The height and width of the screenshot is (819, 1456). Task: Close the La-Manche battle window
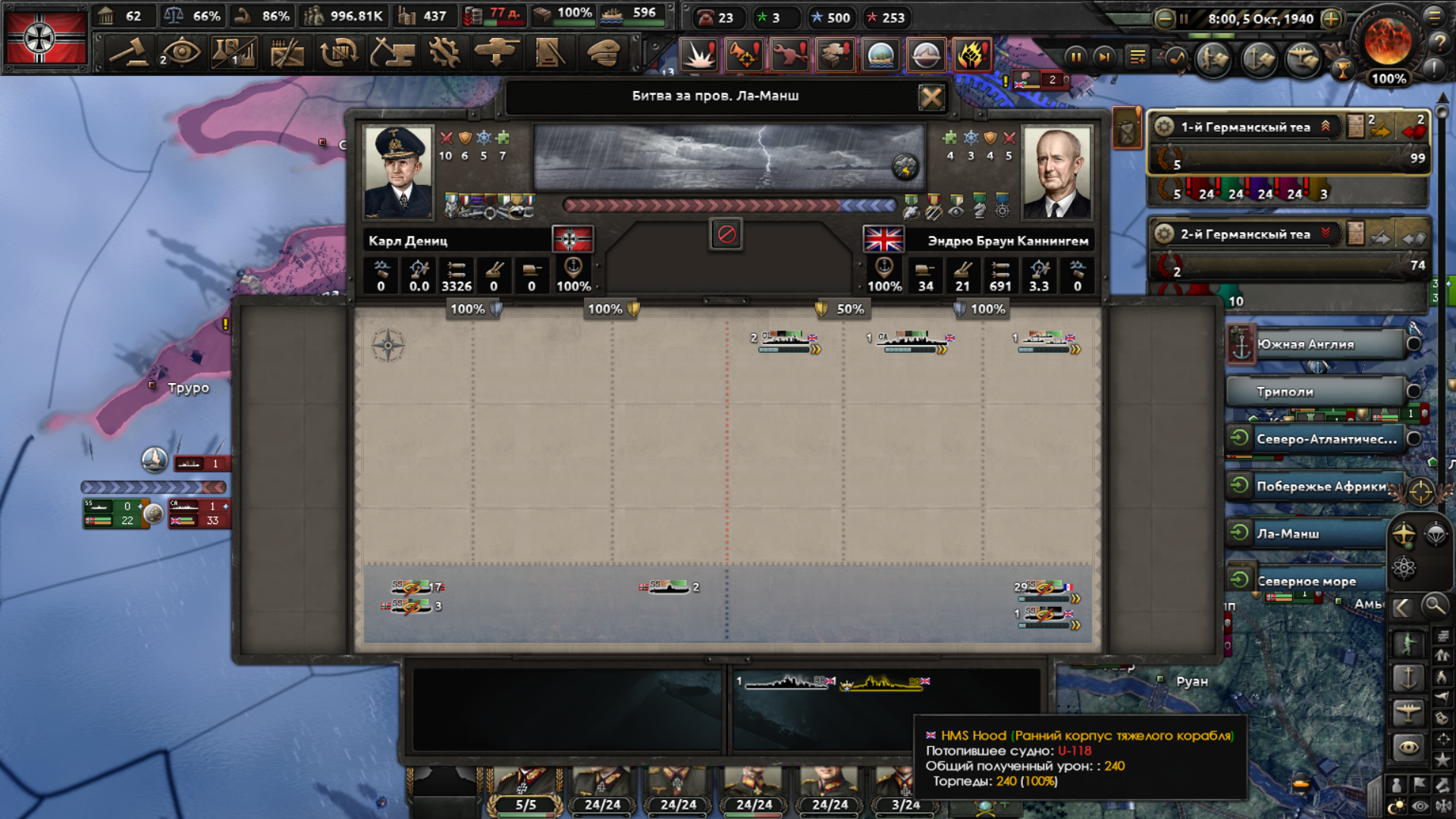(931, 97)
